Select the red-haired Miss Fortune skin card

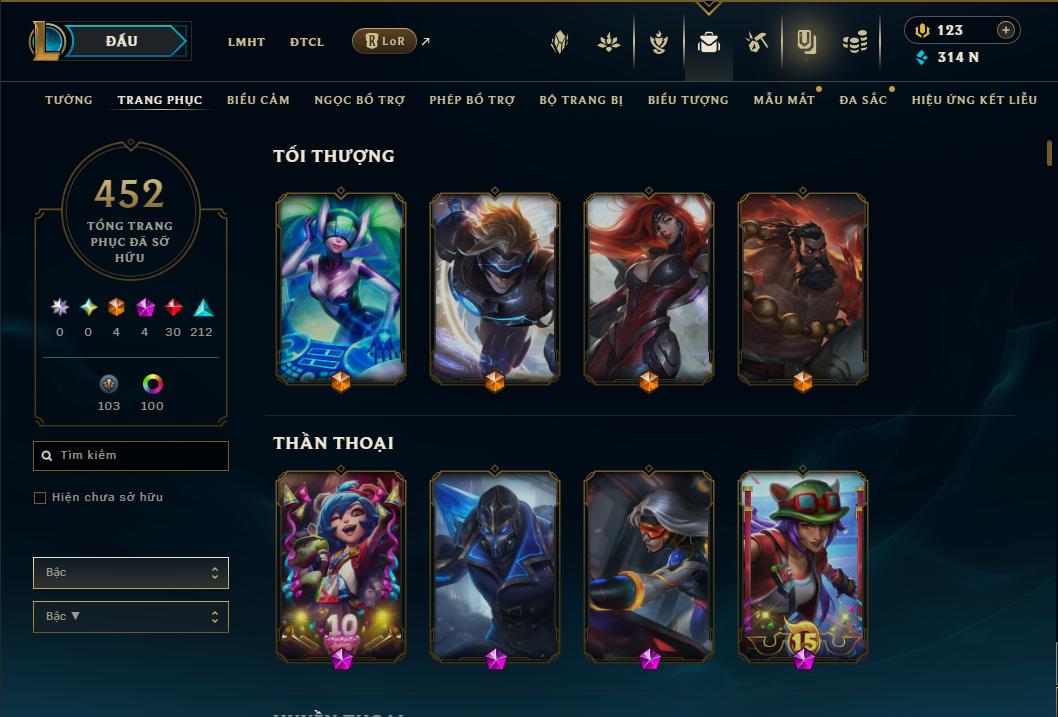[649, 286]
